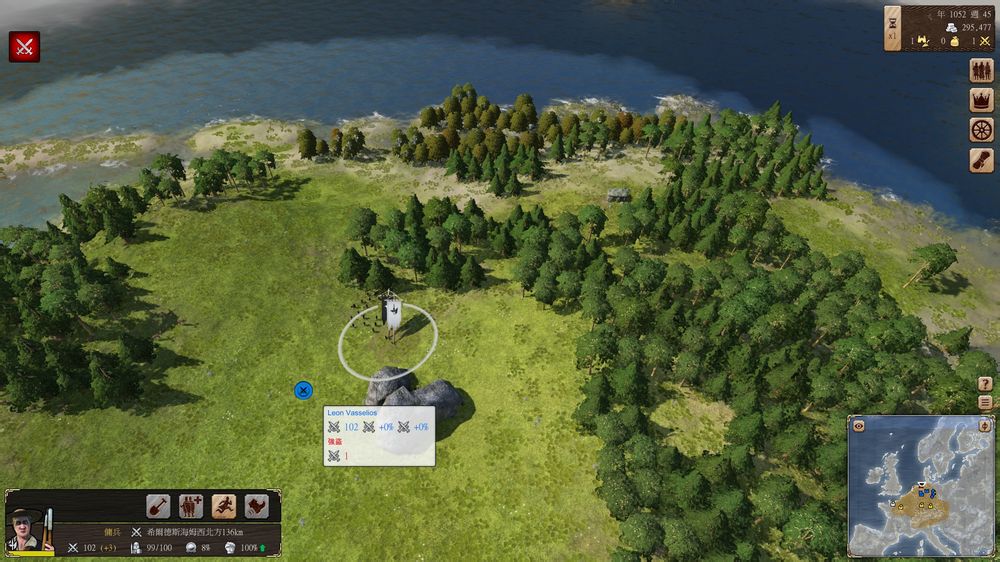The width and height of the screenshot is (1000, 562).
Task: Activate the shovel entrench command
Action: (x=158, y=506)
